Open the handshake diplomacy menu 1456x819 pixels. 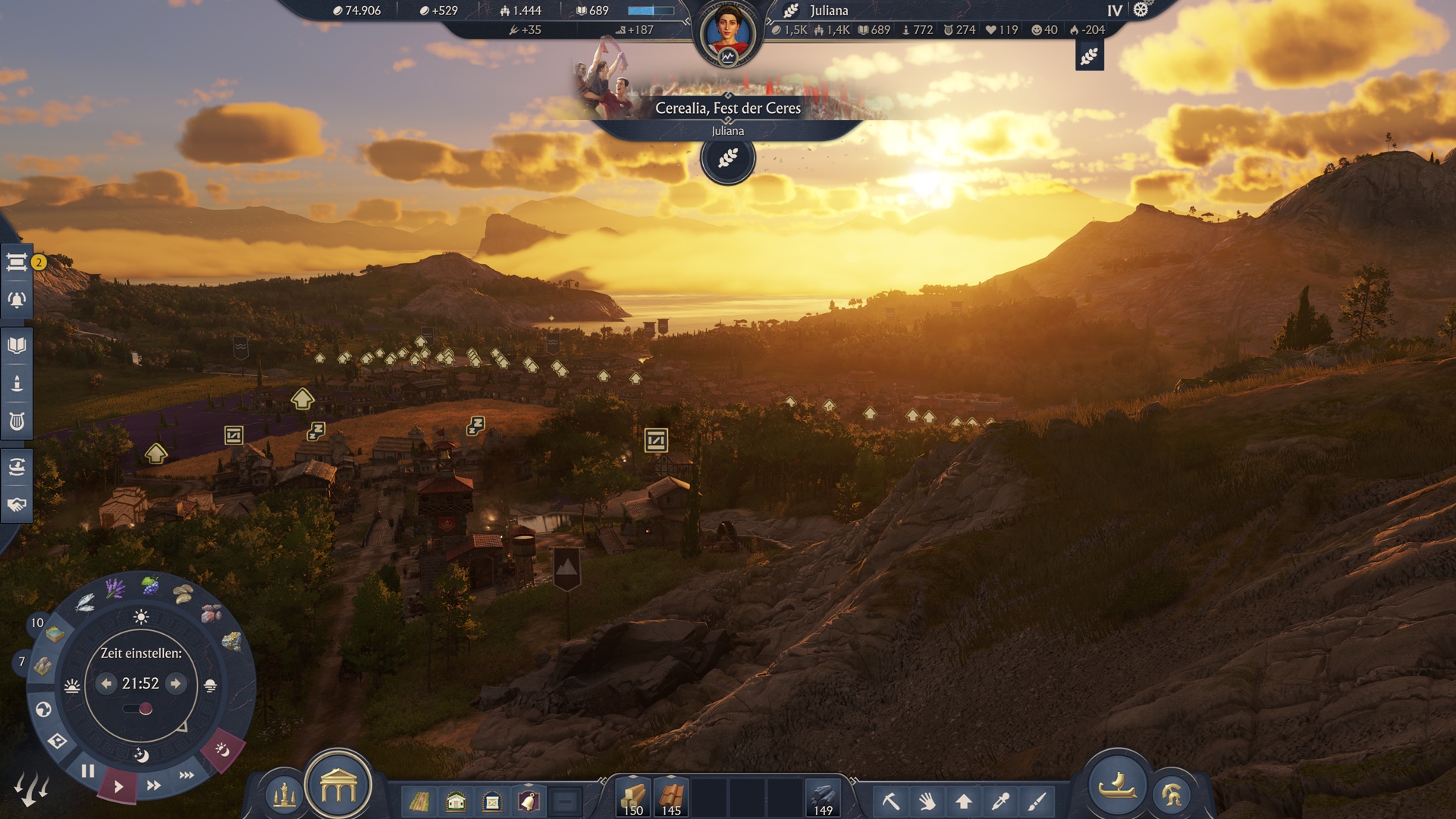pyautogui.click(x=17, y=505)
